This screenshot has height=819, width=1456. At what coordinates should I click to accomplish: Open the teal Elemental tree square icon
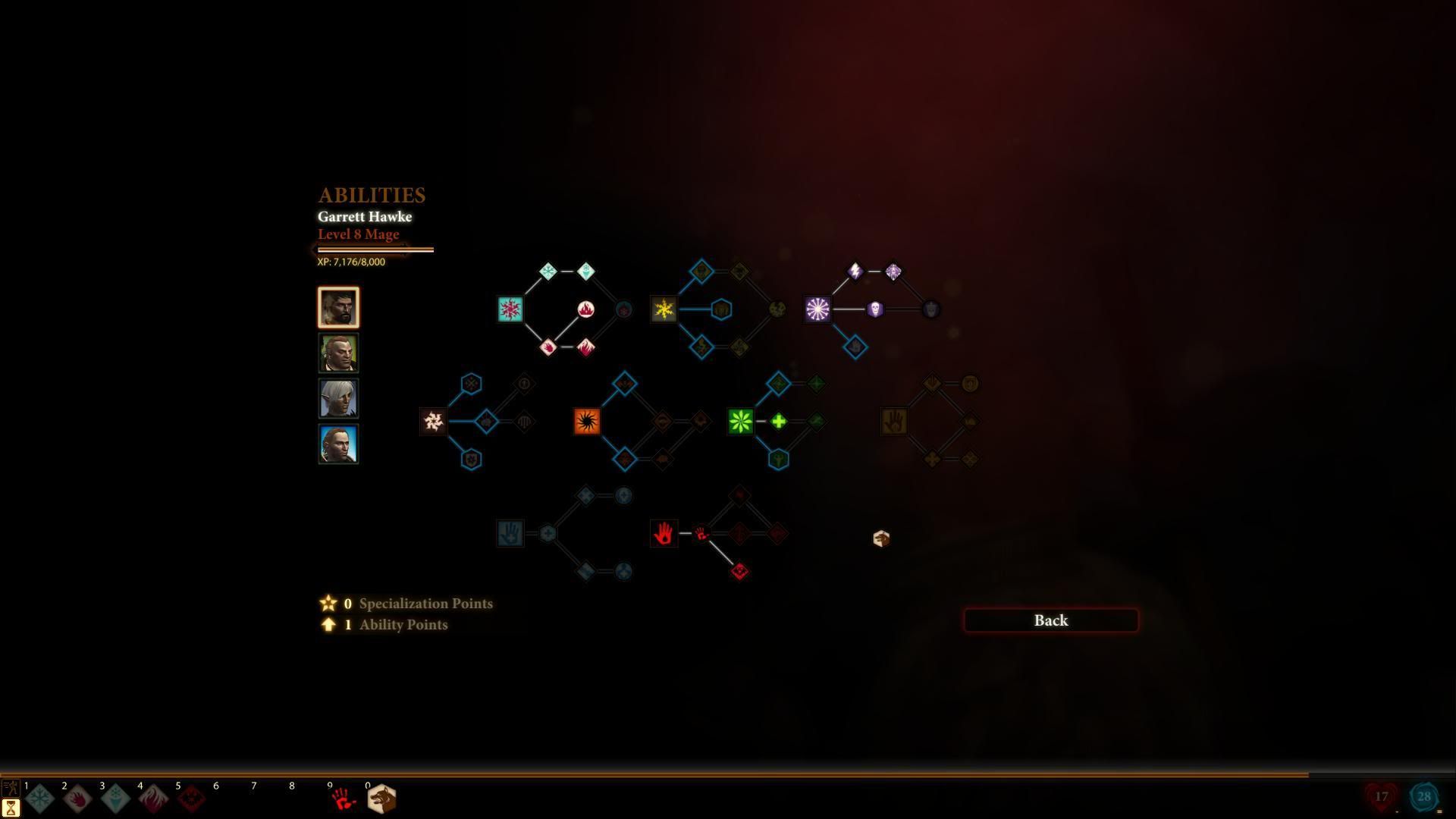click(510, 309)
